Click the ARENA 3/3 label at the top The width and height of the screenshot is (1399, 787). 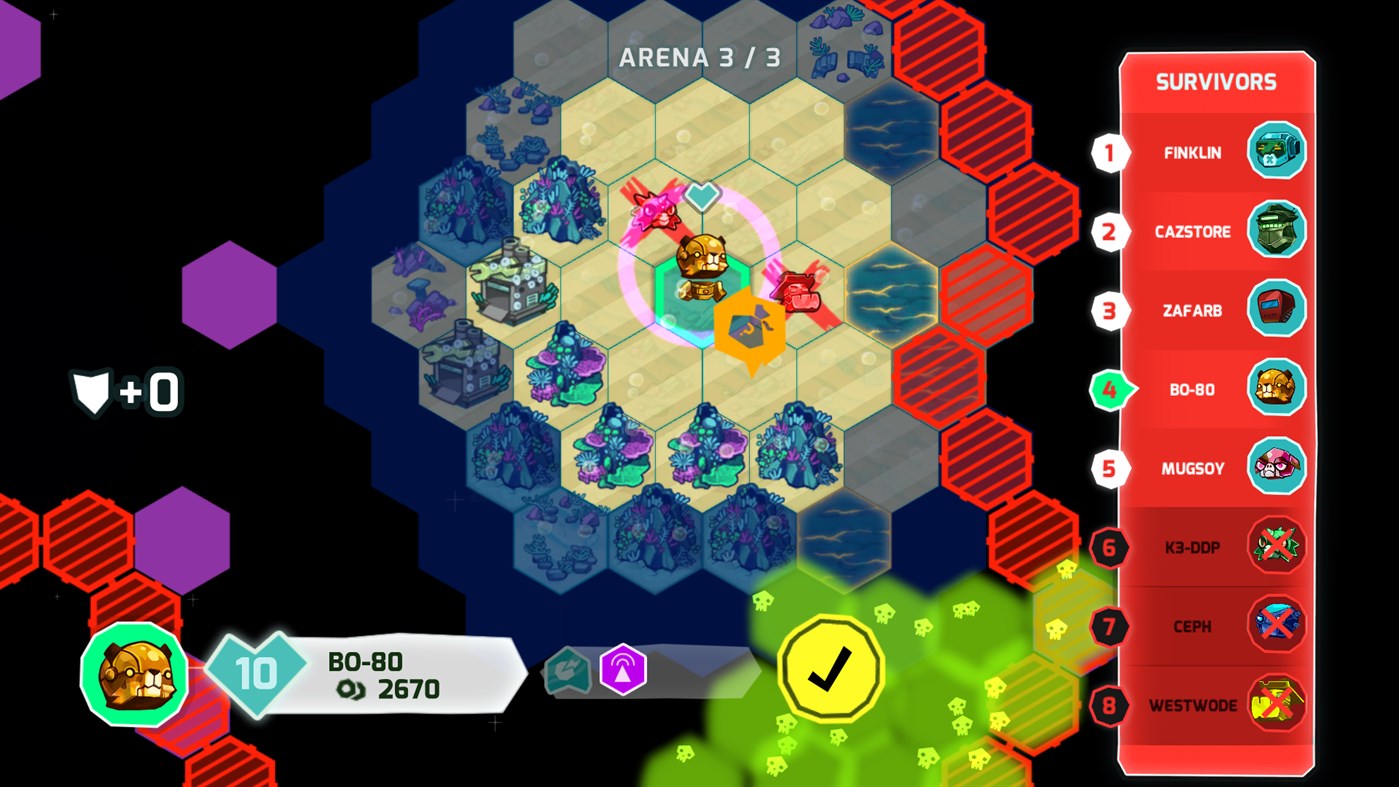[698, 57]
